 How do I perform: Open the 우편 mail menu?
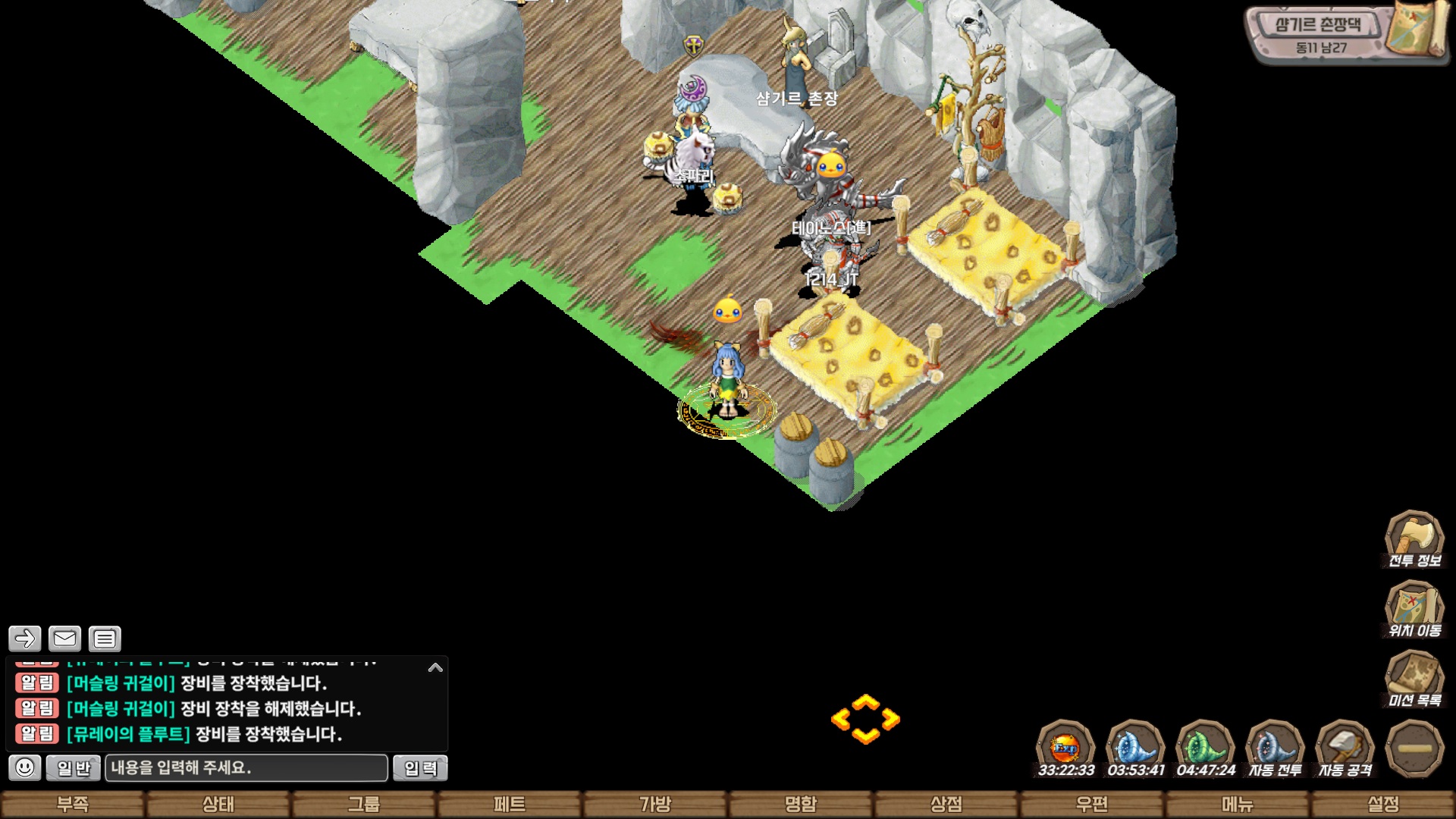point(1092,804)
